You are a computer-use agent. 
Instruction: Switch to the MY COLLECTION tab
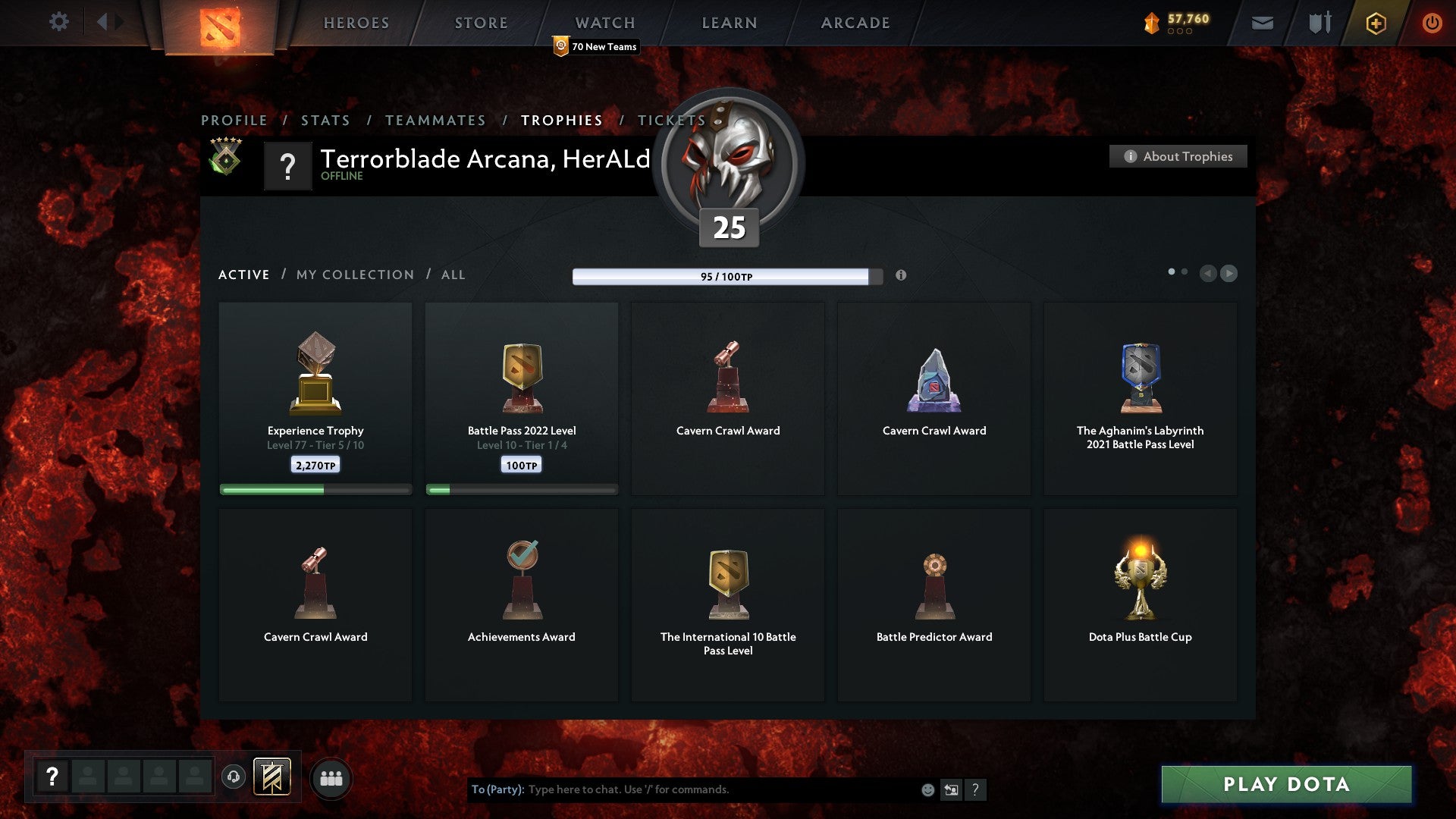354,275
